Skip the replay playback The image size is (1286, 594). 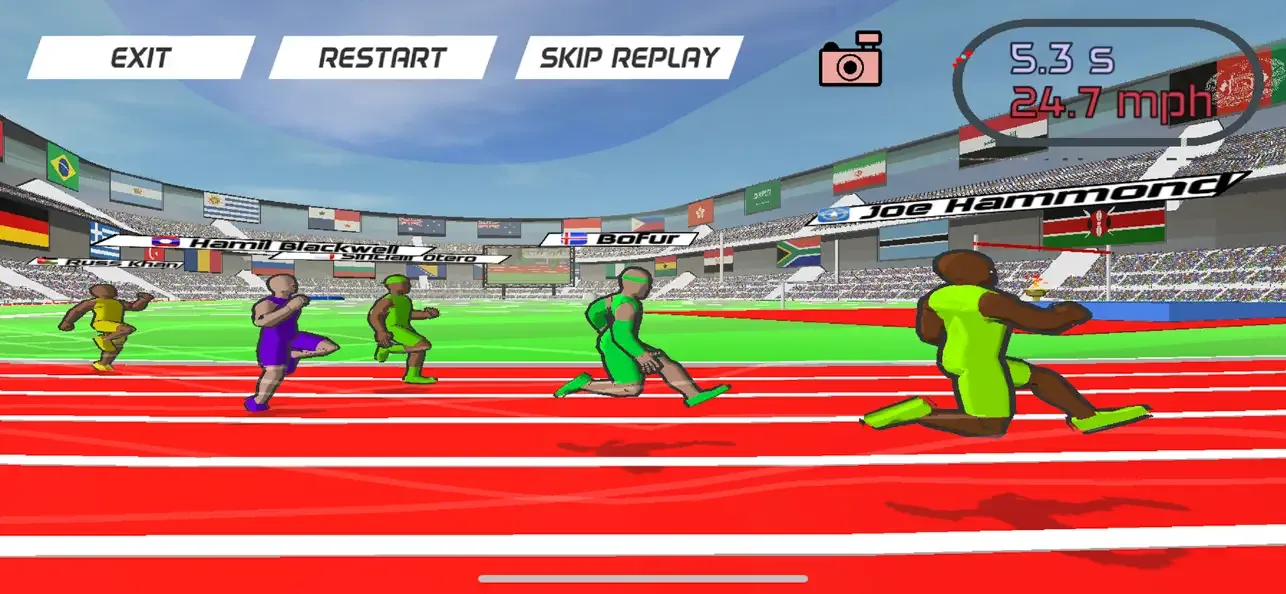(x=629, y=57)
